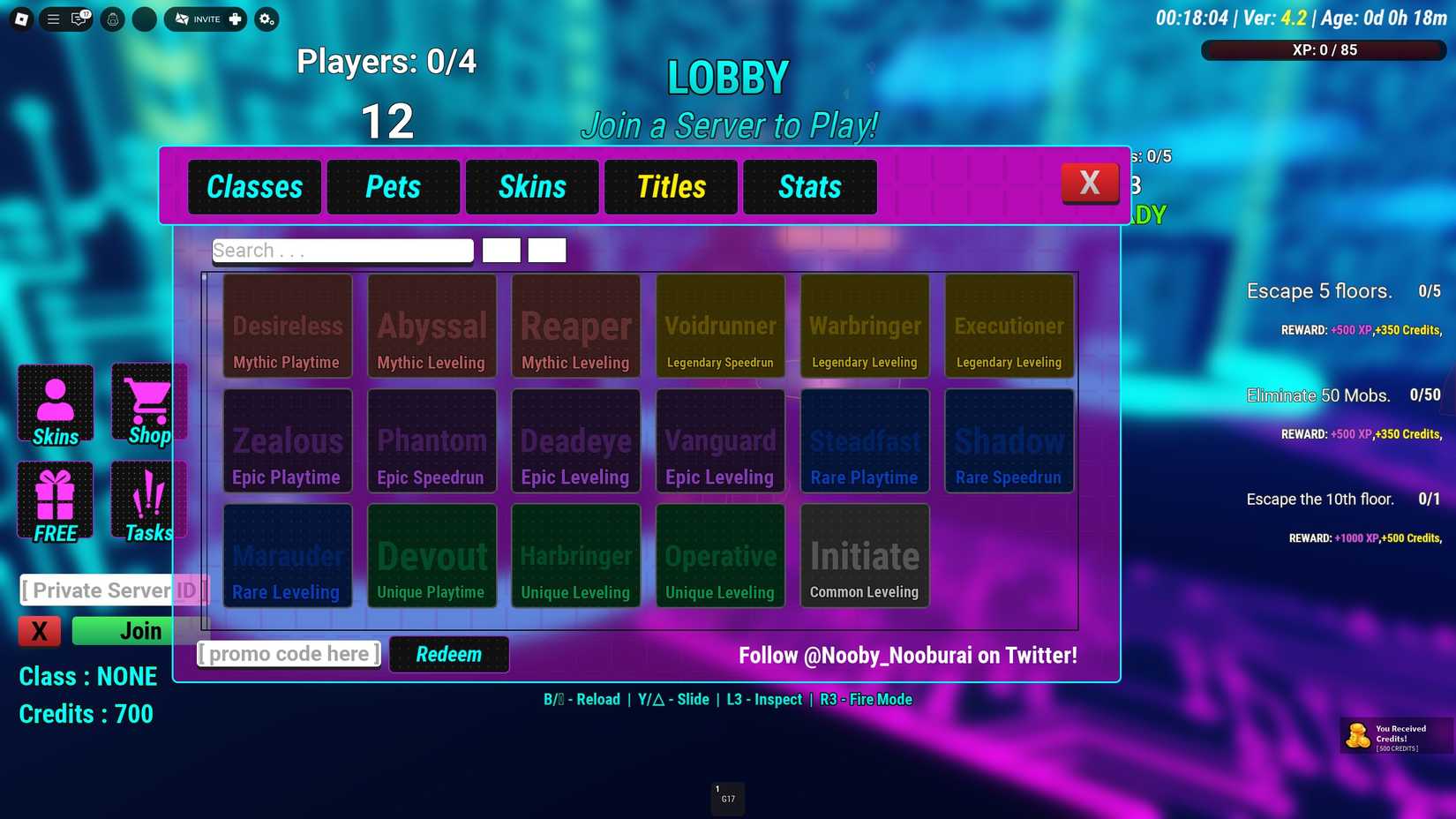Click the lock privacy icon
The height and width of the screenshot is (819, 1456).
click(x=112, y=19)
